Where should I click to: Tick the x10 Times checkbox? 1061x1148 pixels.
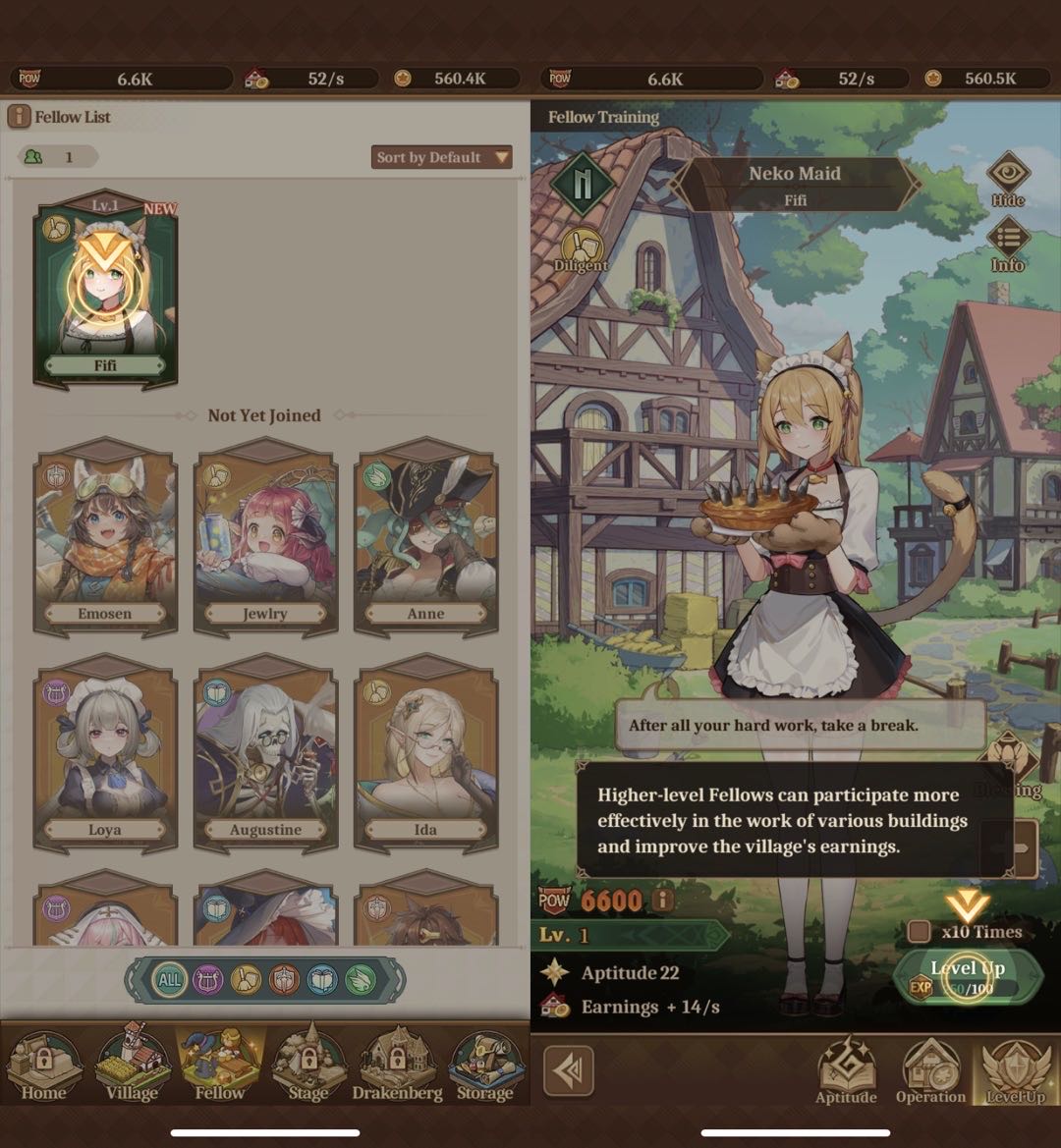(920, 931)
